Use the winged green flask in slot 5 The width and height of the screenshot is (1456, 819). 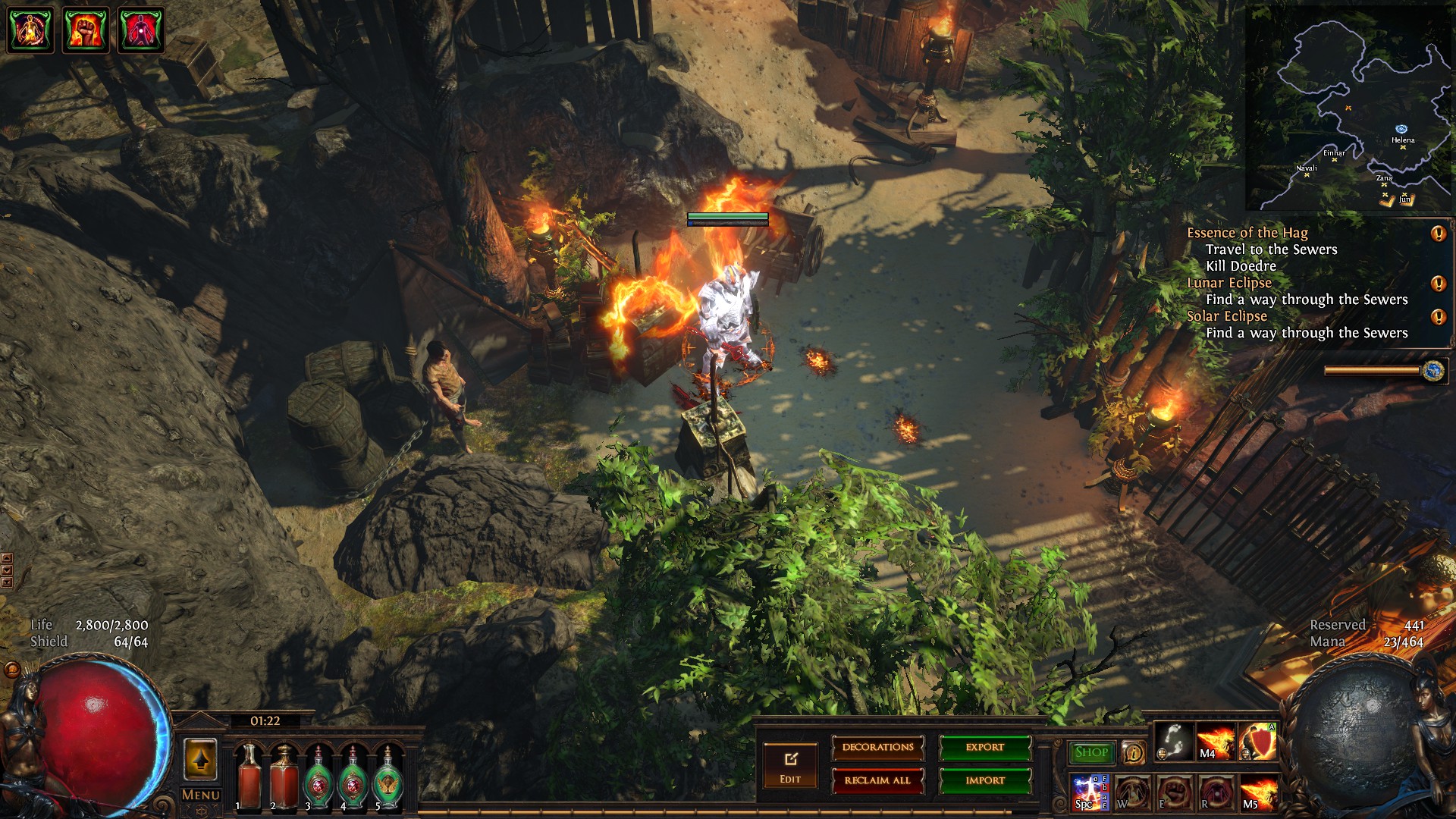(388, 777)
